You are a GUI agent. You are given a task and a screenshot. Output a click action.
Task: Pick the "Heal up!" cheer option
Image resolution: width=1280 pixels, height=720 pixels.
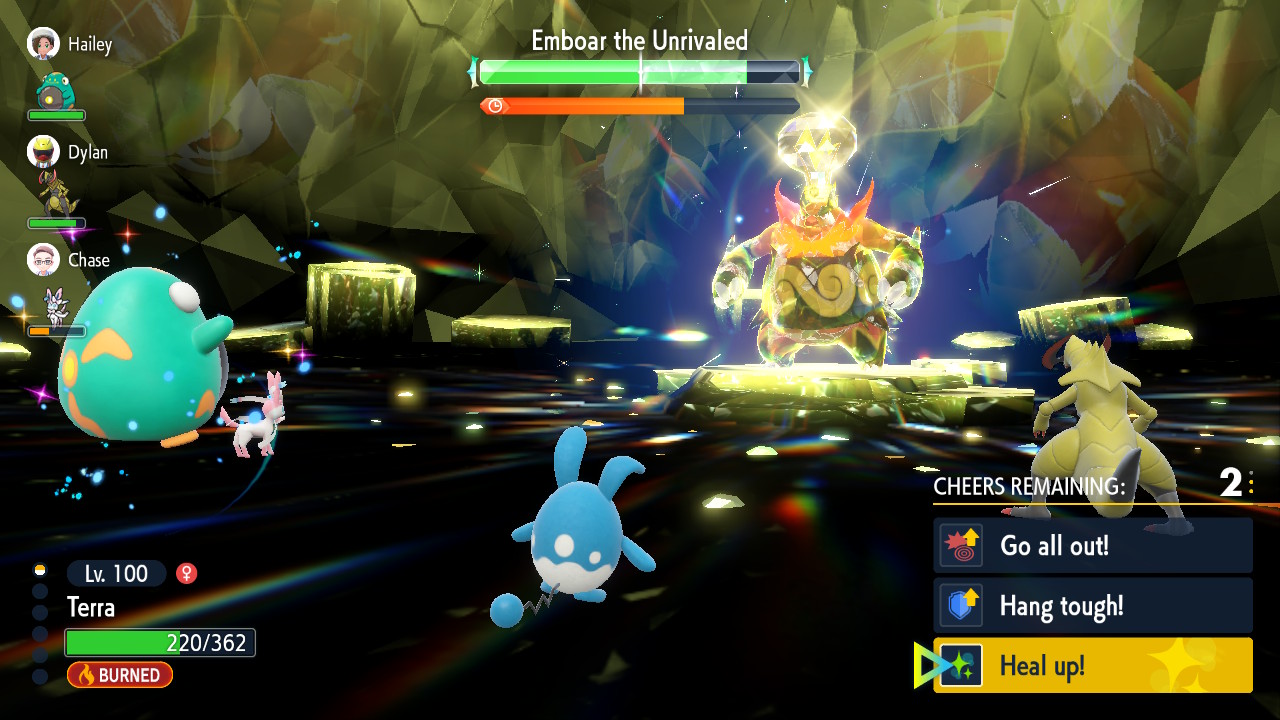pos(1092,666)
